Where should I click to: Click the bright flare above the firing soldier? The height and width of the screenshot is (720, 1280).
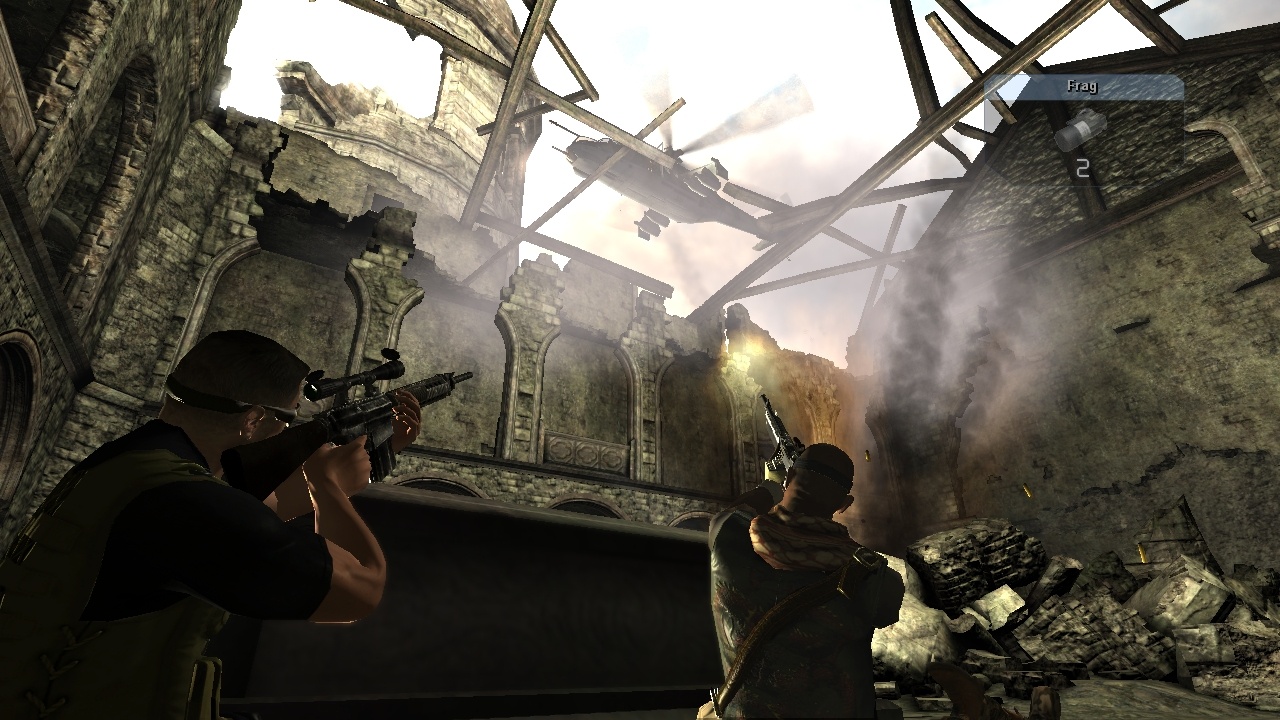(752, 350)
